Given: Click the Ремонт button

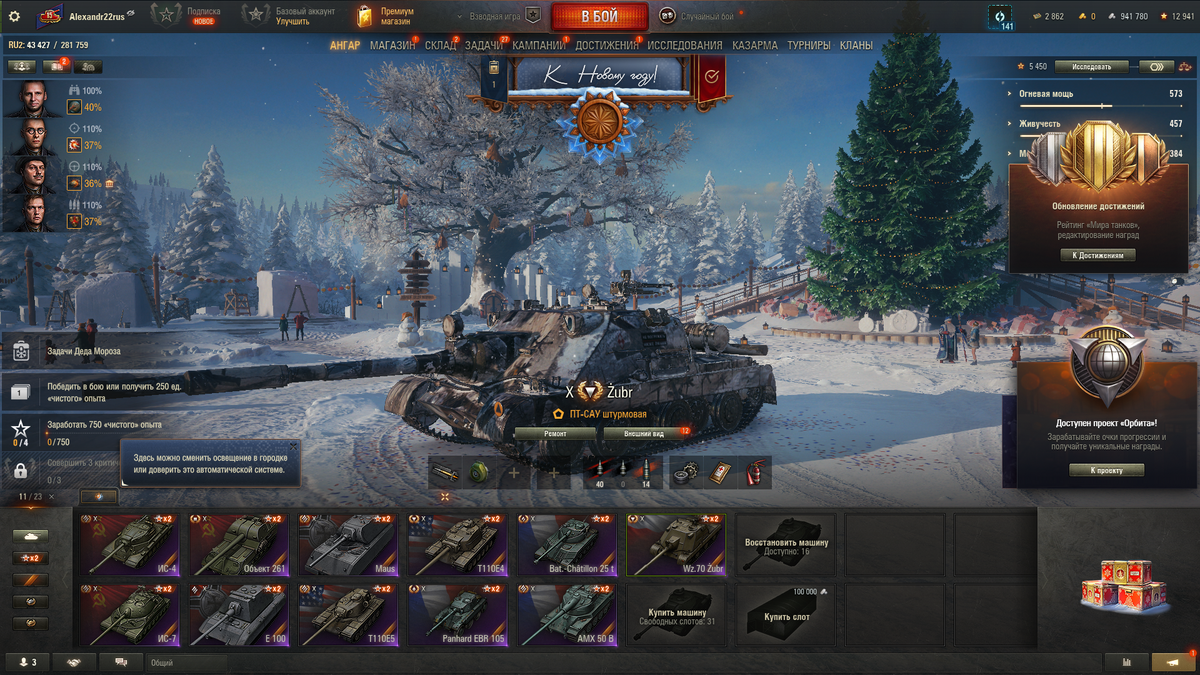Looking at the screenshot, I should pos(555,434).
